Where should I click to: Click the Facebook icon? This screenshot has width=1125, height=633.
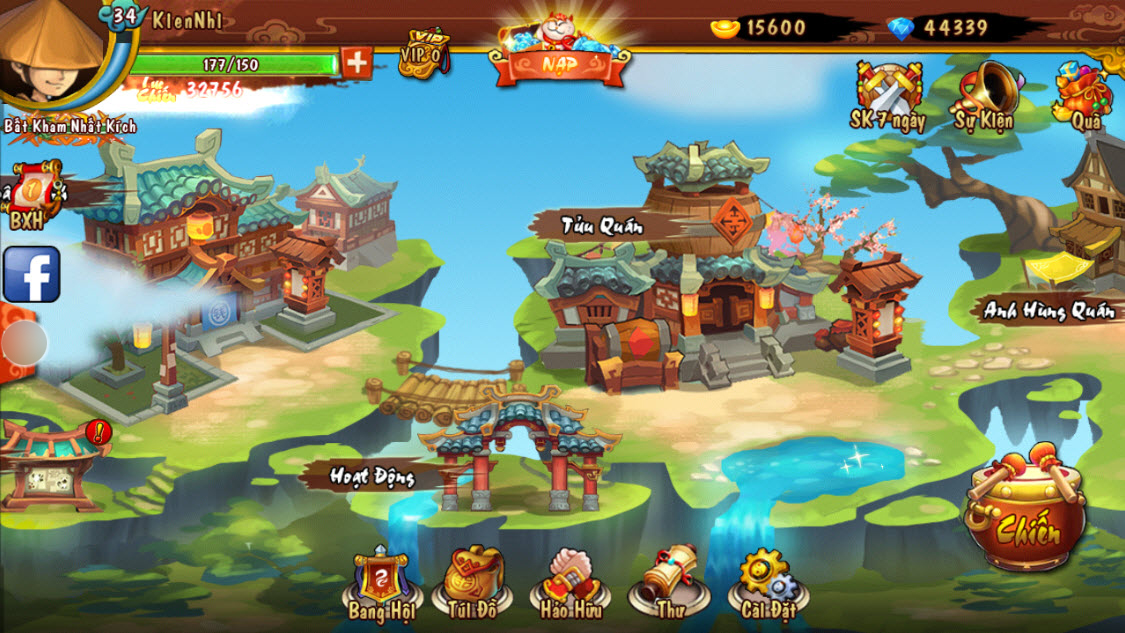point(31,274)
